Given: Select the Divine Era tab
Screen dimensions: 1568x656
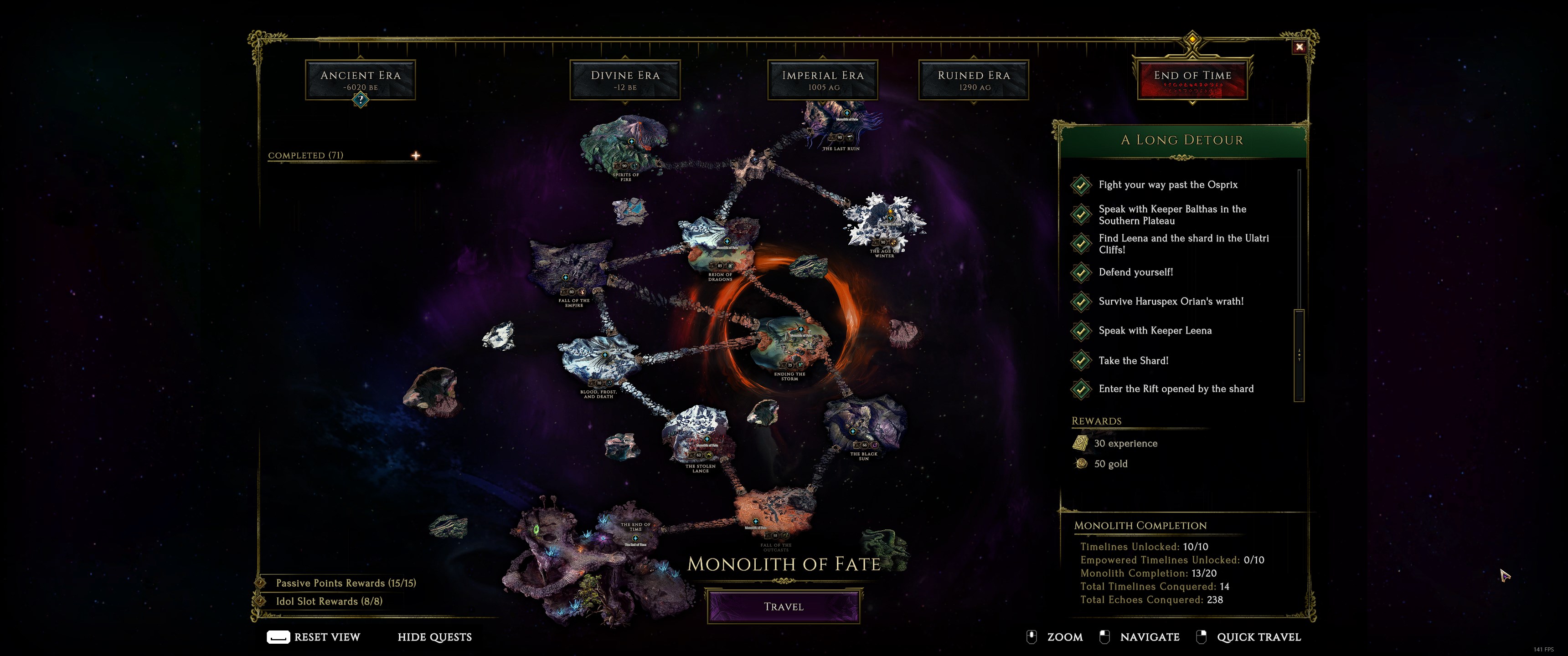Looking at the screenshot, I should click(624, 80).
